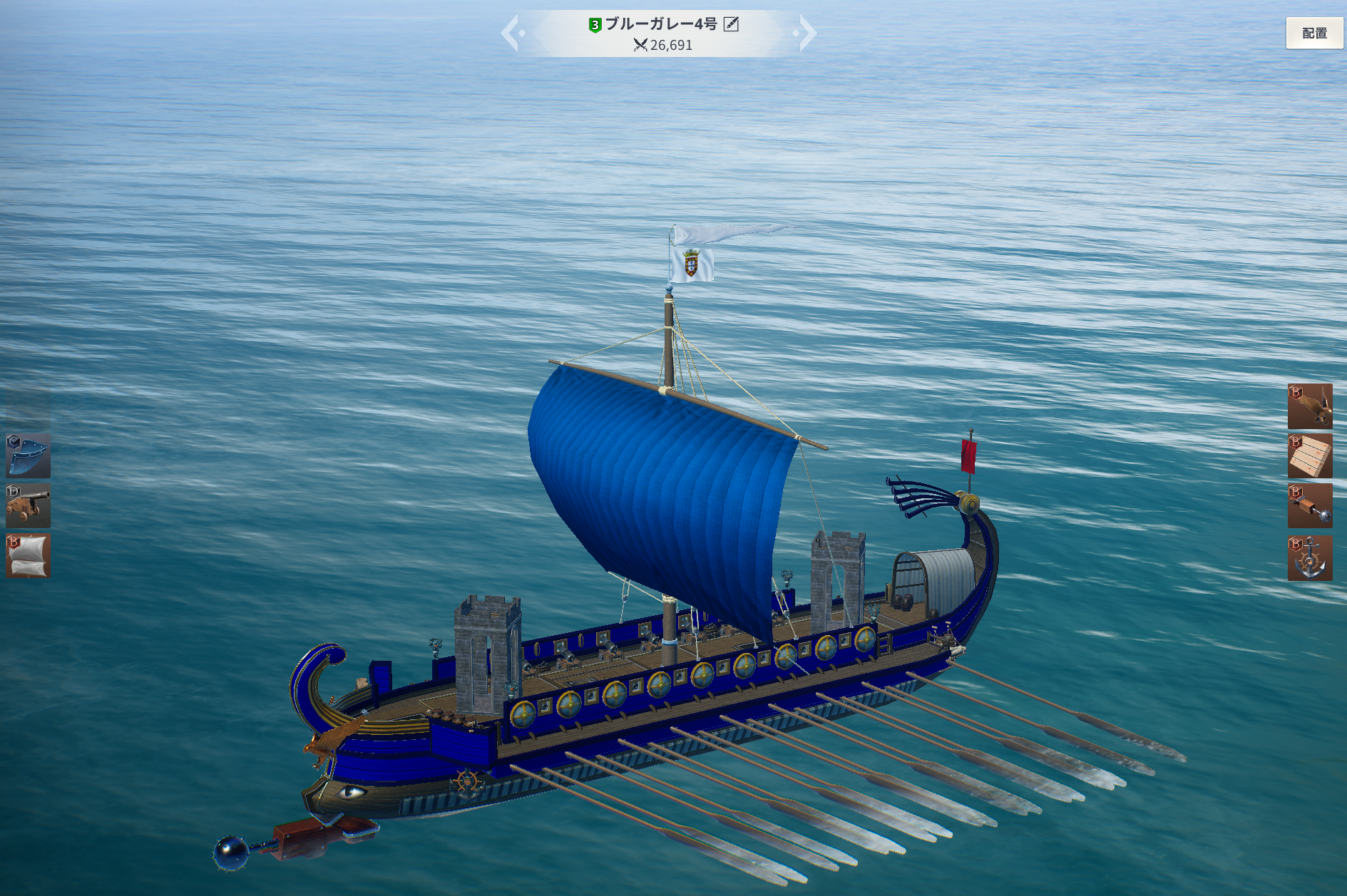Edit the ship name ブルーガレー4号
Viewport: 1347px width, 896px height.
pyautogui.click(x=731, y=24)
